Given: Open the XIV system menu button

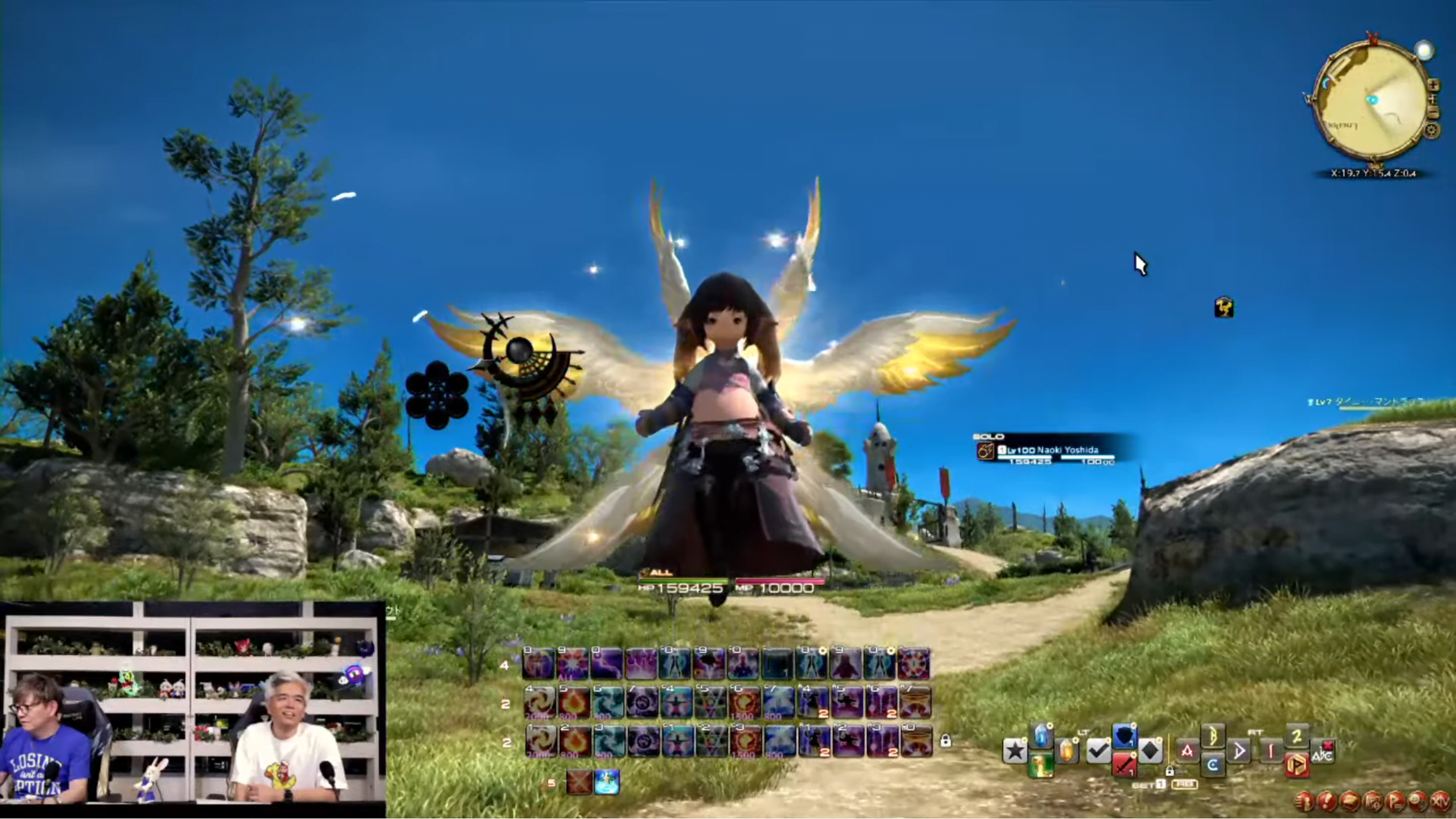Looking at the screenshot, I should coord(1440,801).
